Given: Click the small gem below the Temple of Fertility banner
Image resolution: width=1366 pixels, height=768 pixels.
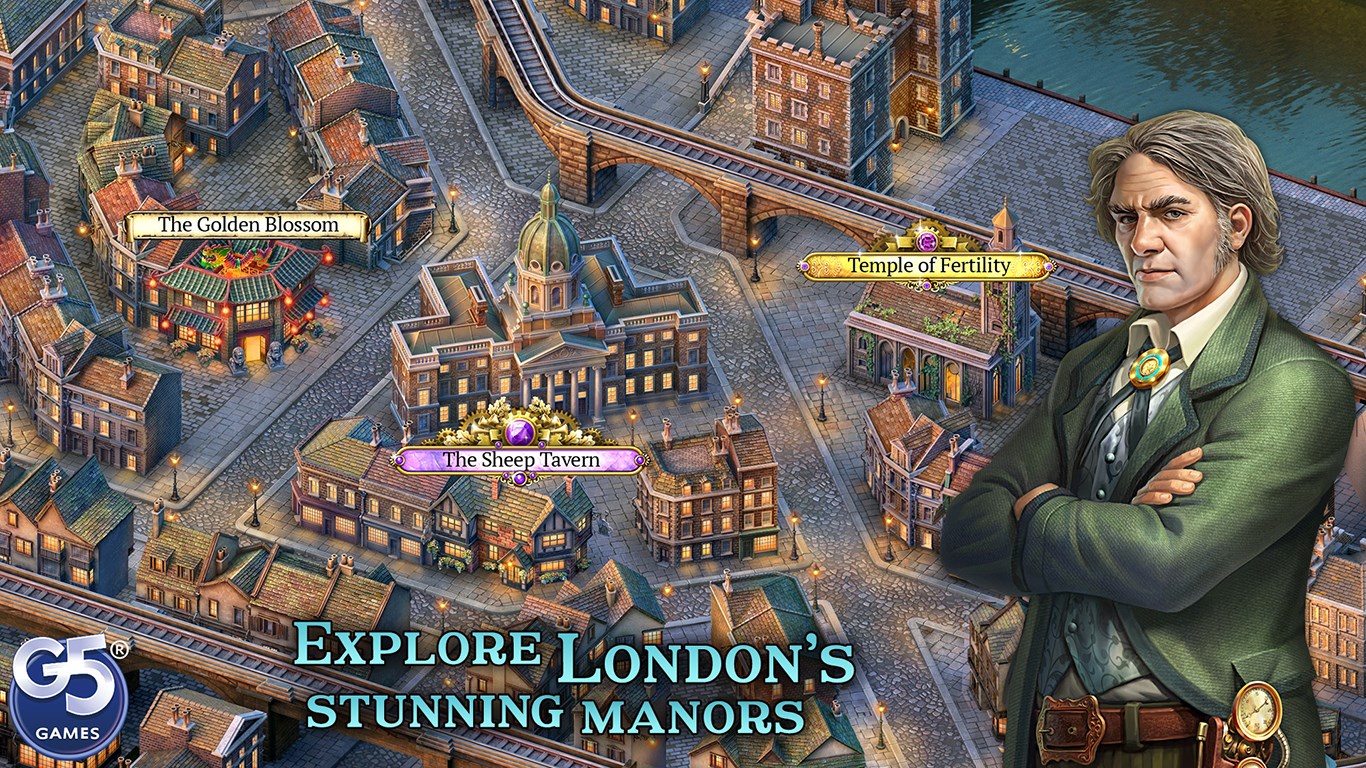Looking at the screenshot, I should (x=926, y=285).
